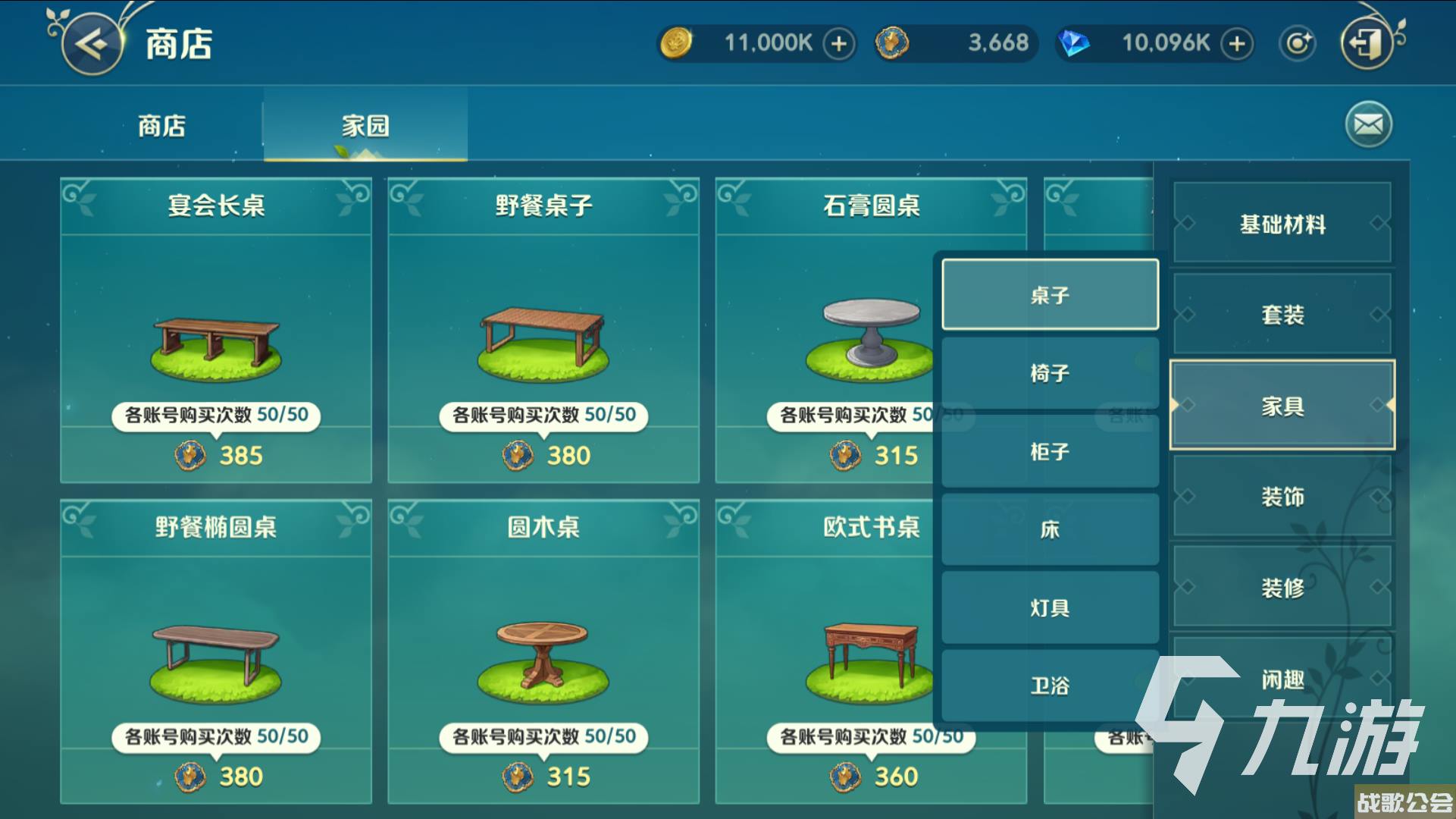The height and width of the screenshot is (819, 1456).
Task: Click the plus button beside 10,096K diamonds
Action: point(1237,44)
